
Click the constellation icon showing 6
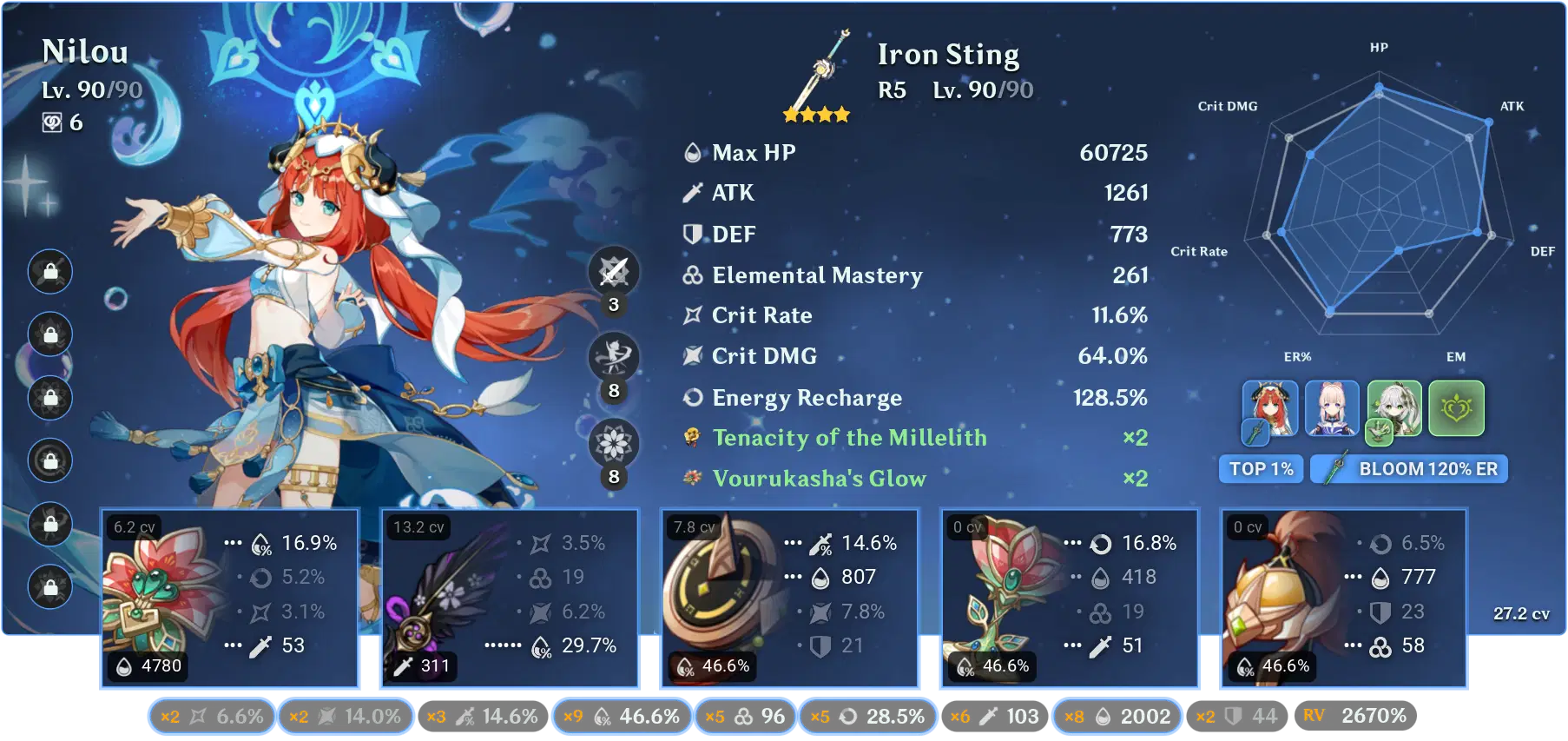(52, 123)
